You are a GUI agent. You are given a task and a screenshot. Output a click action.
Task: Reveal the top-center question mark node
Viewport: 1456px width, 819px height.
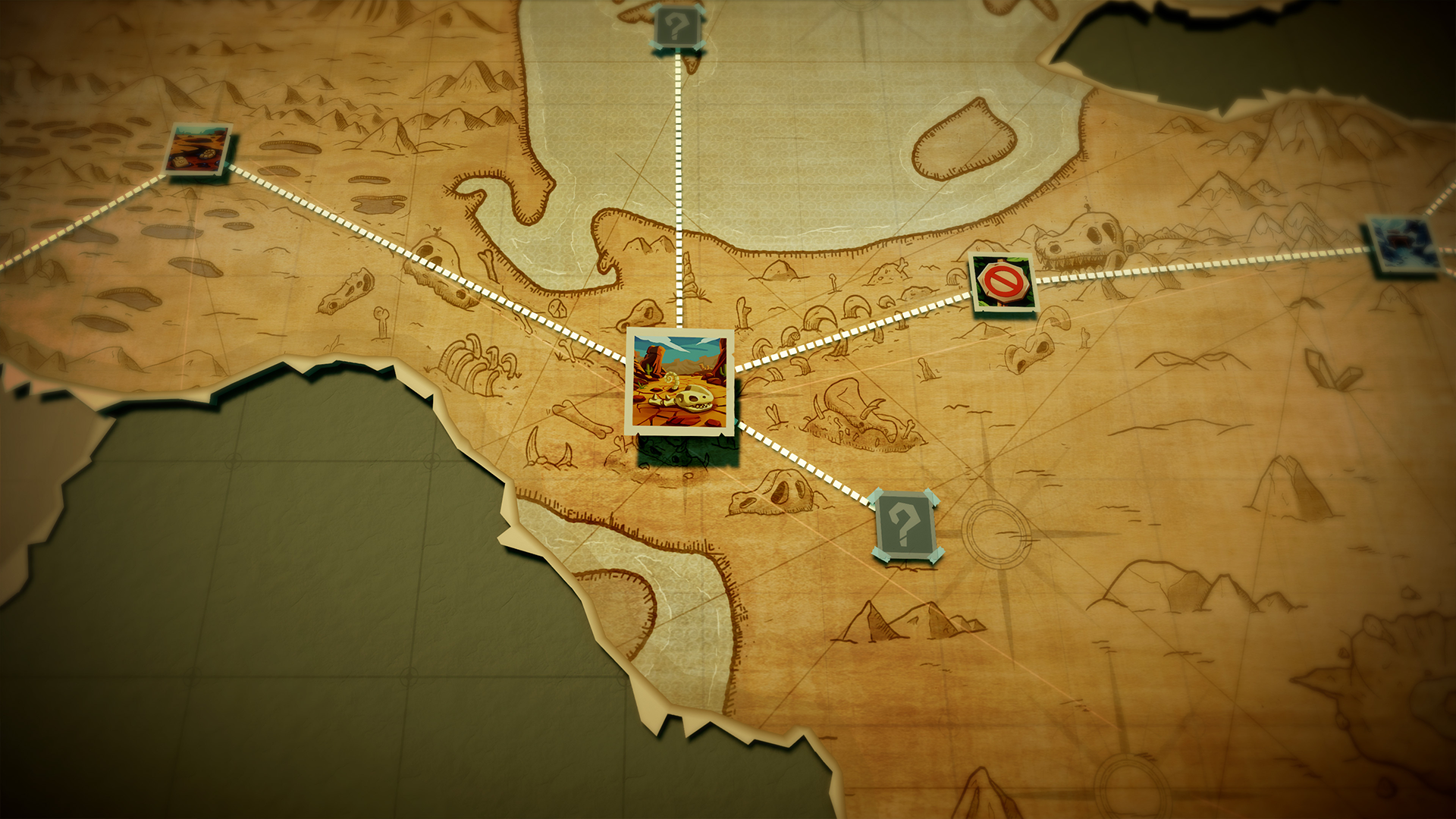[x=676, y=25]
